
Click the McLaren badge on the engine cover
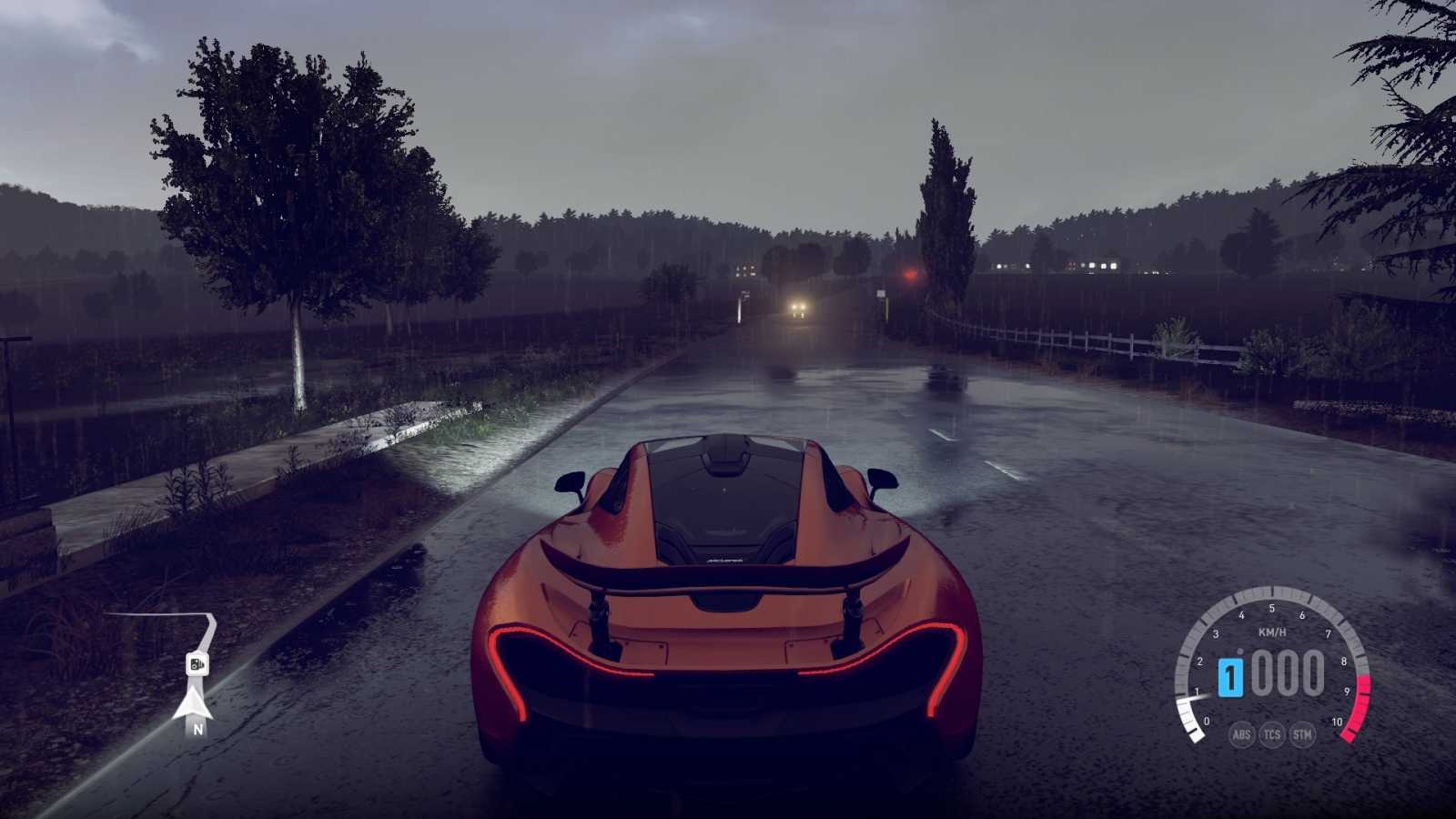(x=725, y=562)
